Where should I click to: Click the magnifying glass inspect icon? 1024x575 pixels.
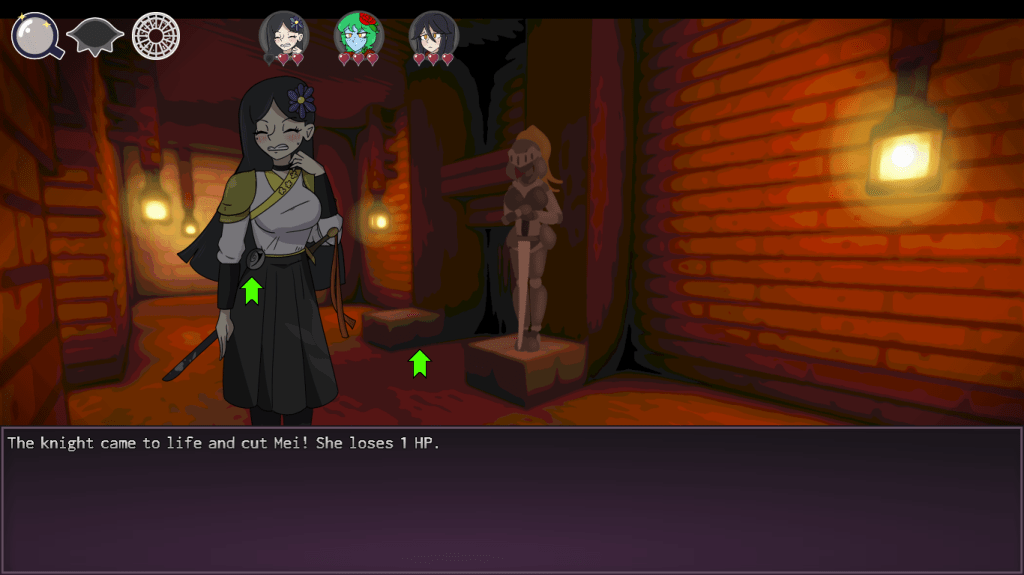pos(36,36)
